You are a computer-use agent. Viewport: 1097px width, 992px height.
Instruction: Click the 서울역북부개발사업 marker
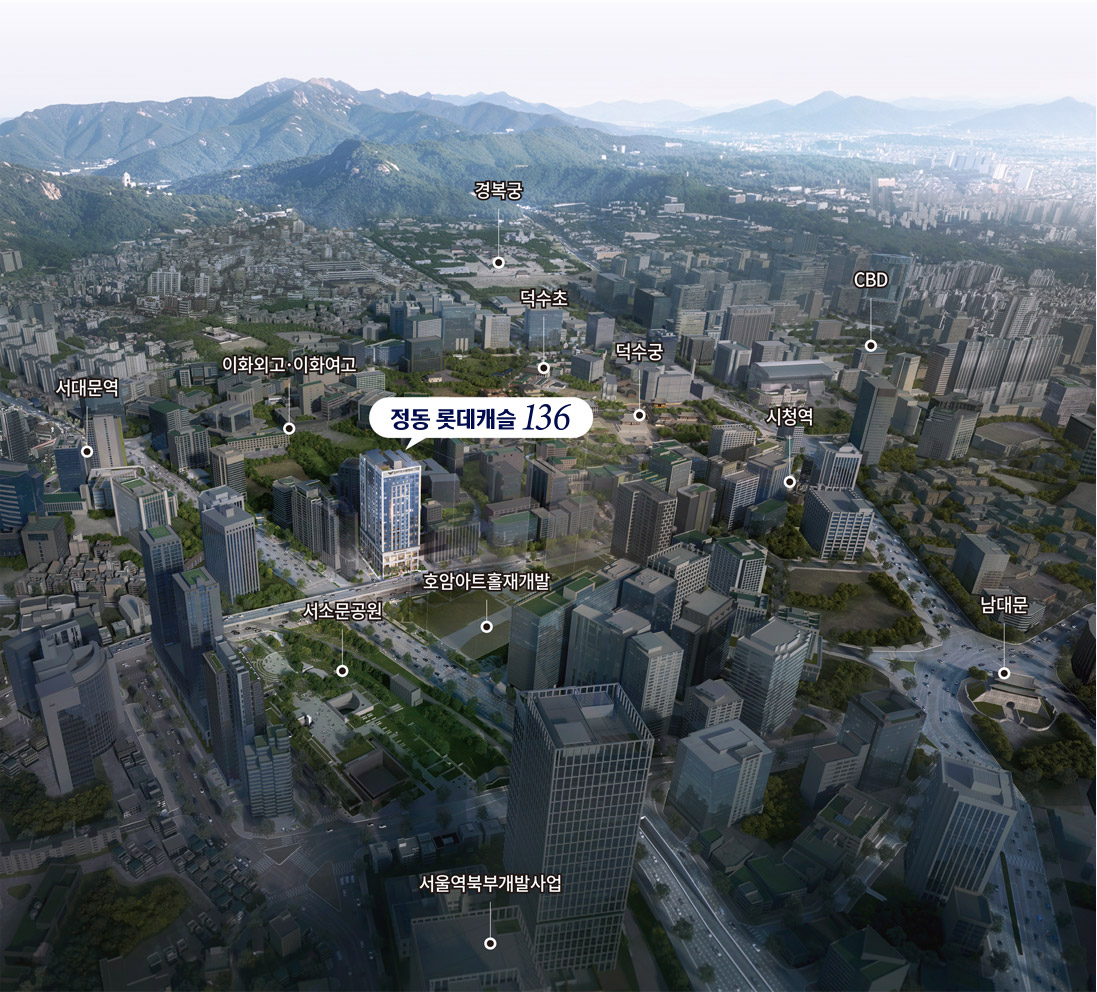click(x=490, y=943)
